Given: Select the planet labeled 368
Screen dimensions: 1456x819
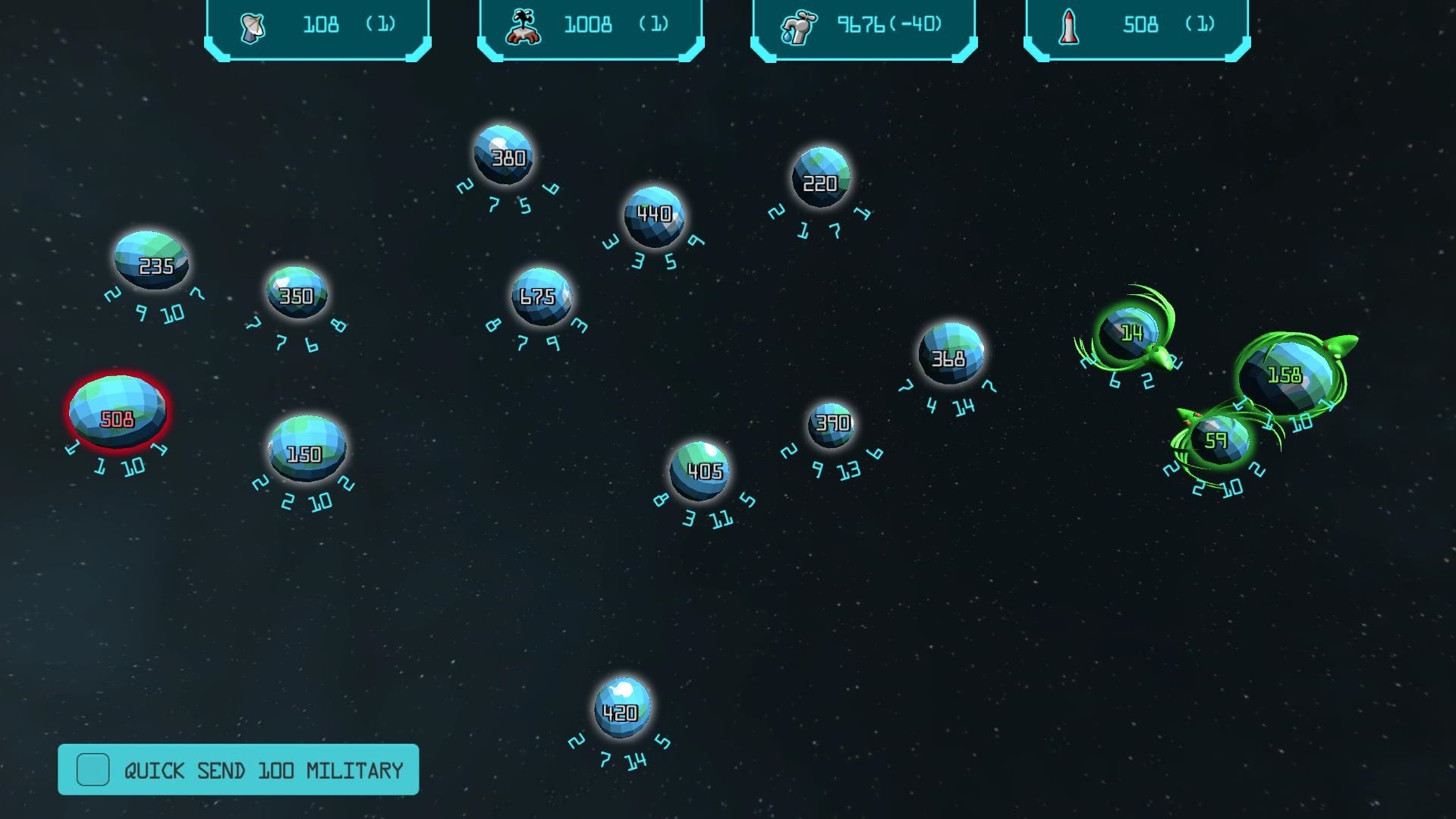Looking at the screenshot, I should pyautogui.click(x=950, y=353).
